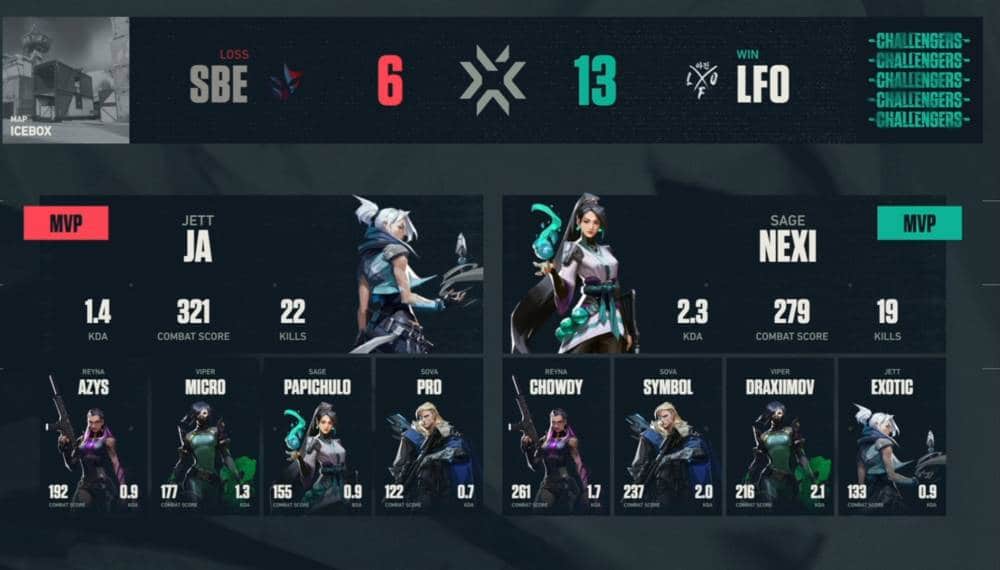Image resolution: width=1000 pixels, height=570 pixels.
Task: Select PRO's Sova player card
Action: tap(427, 437)
